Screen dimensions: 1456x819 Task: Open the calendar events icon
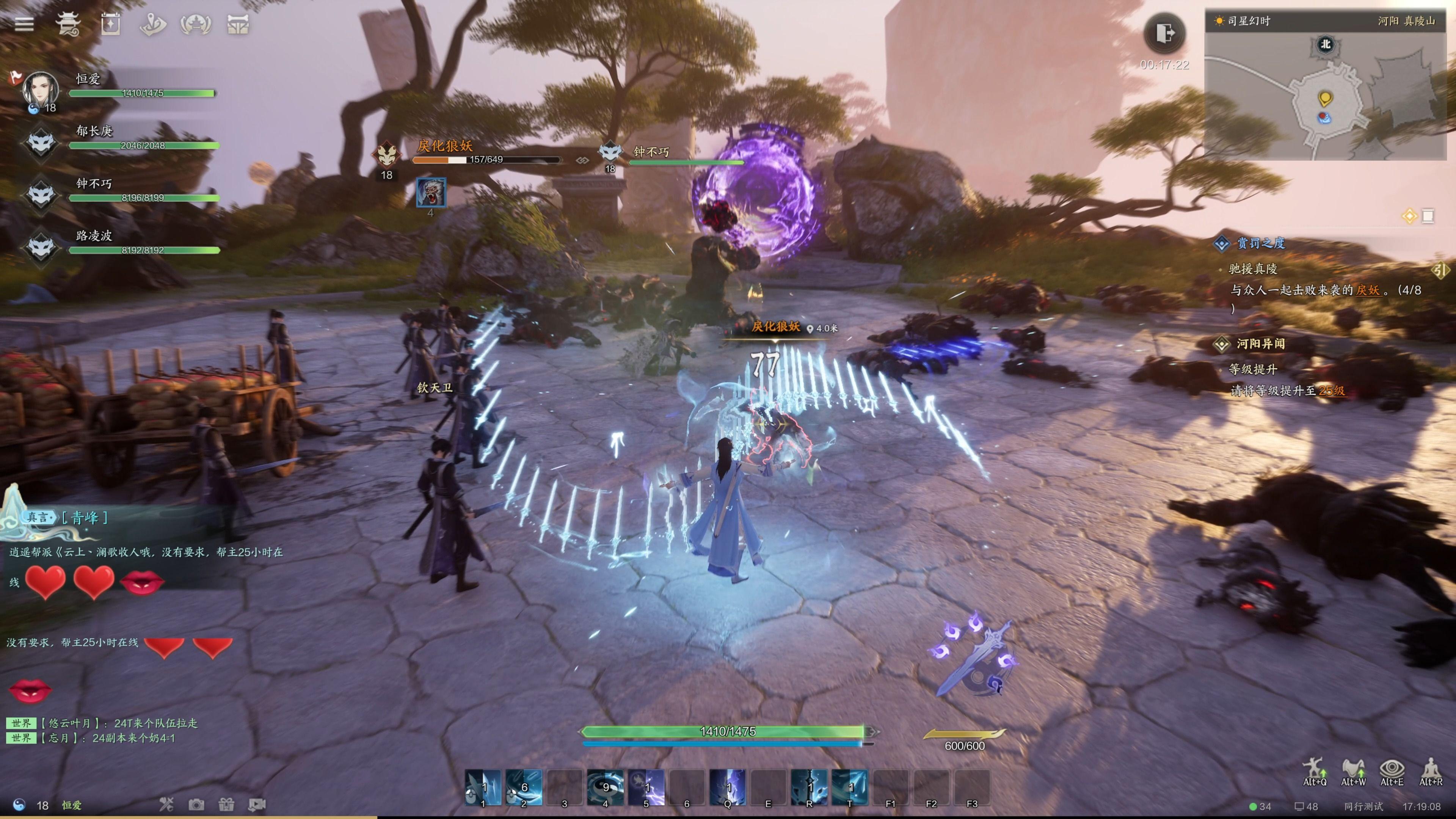110,24
